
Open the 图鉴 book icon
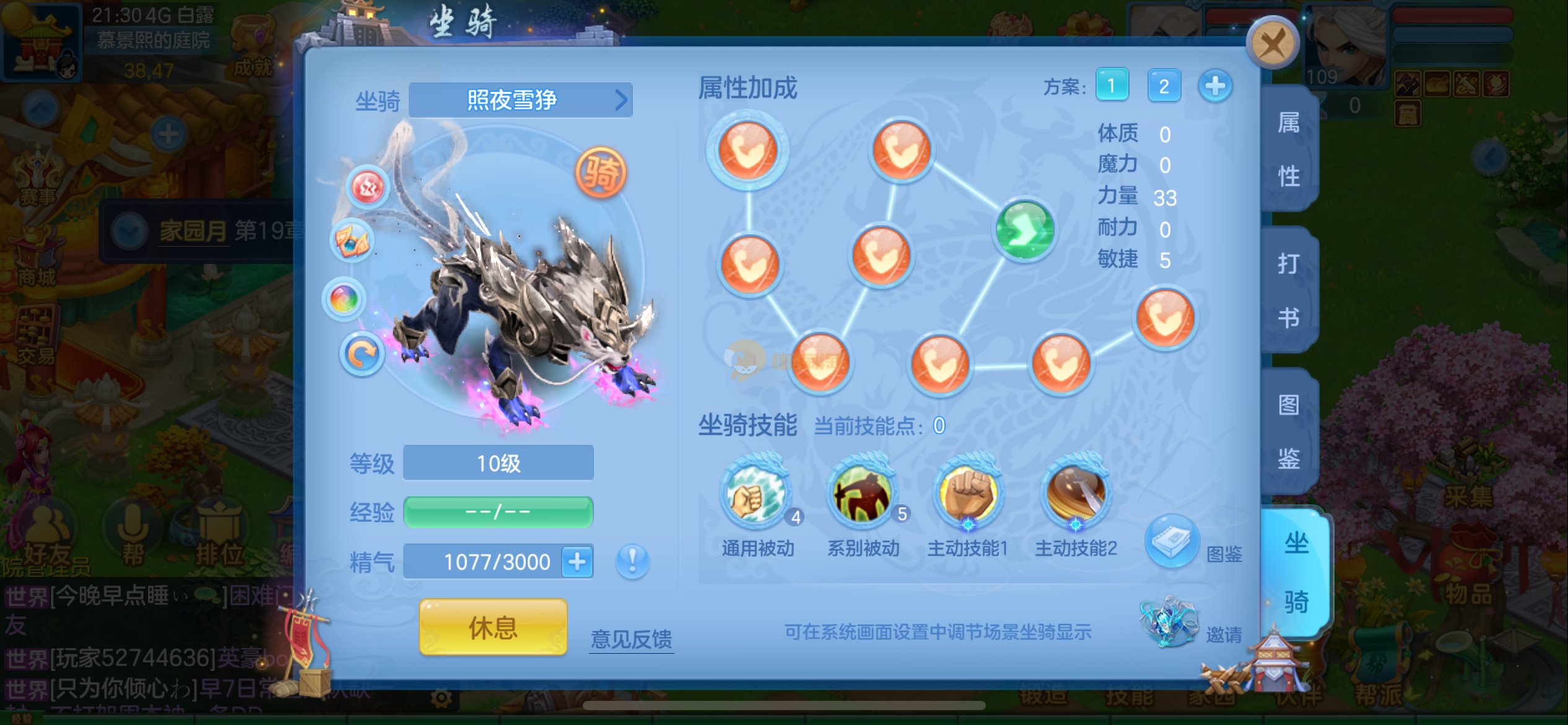pos(1172,540)
